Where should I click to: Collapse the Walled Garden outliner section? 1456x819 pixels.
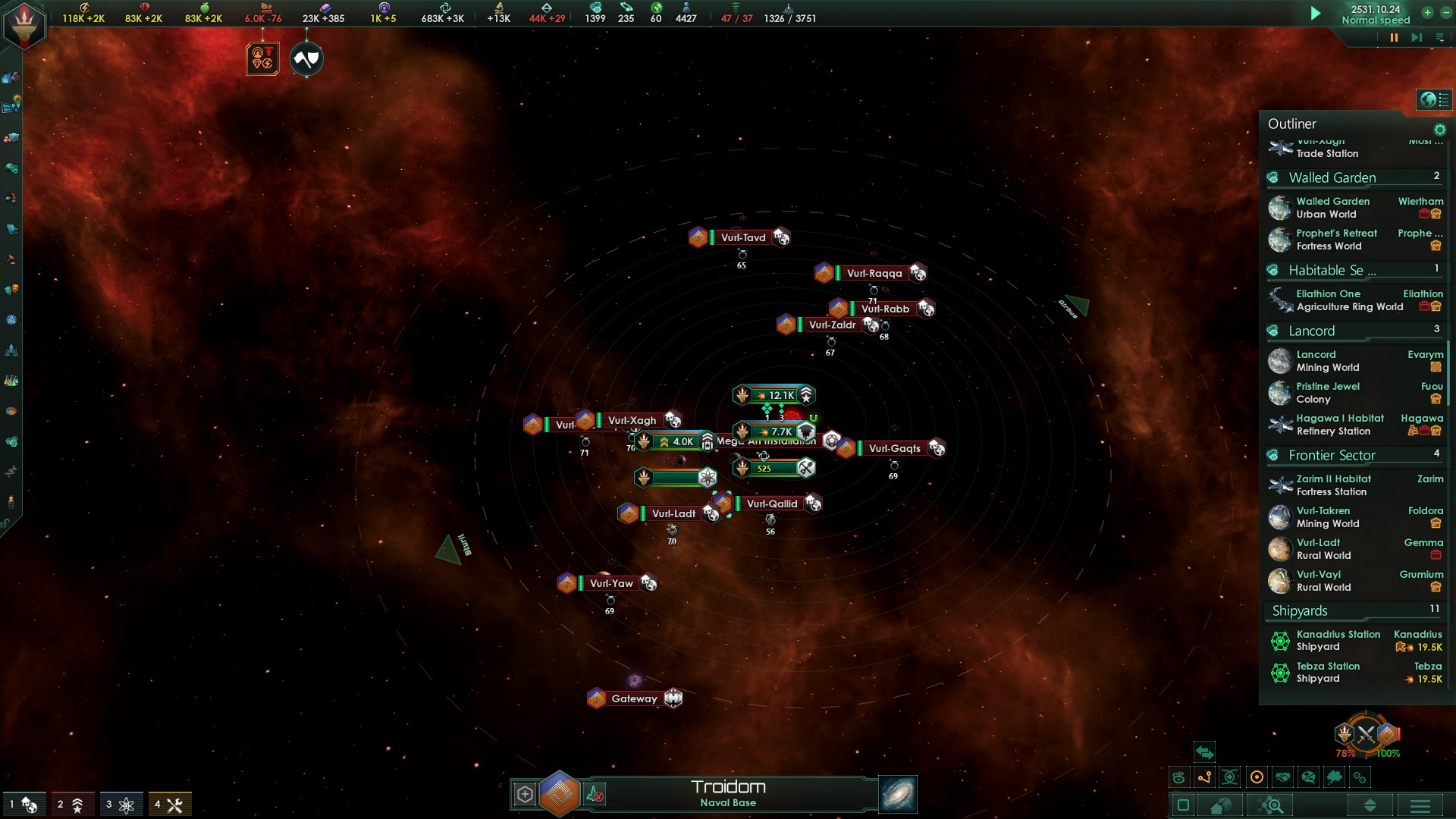[1332, 177]
